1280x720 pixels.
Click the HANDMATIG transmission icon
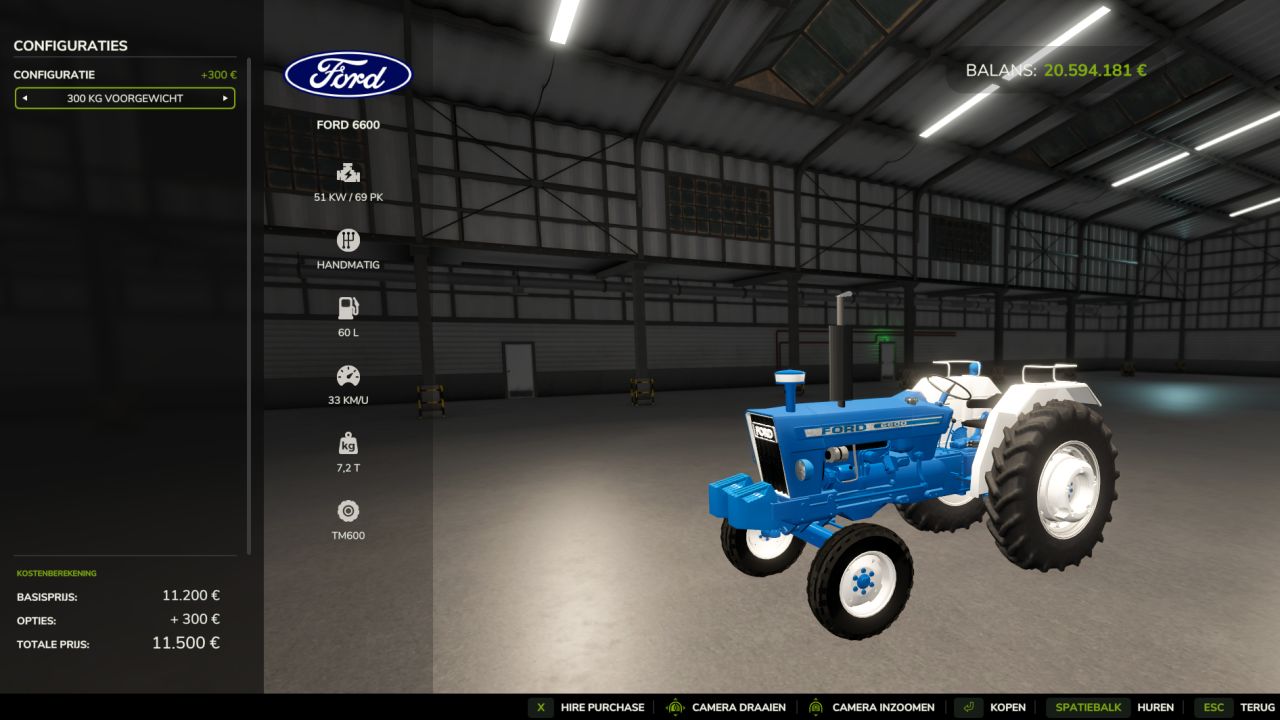(347, 240)
